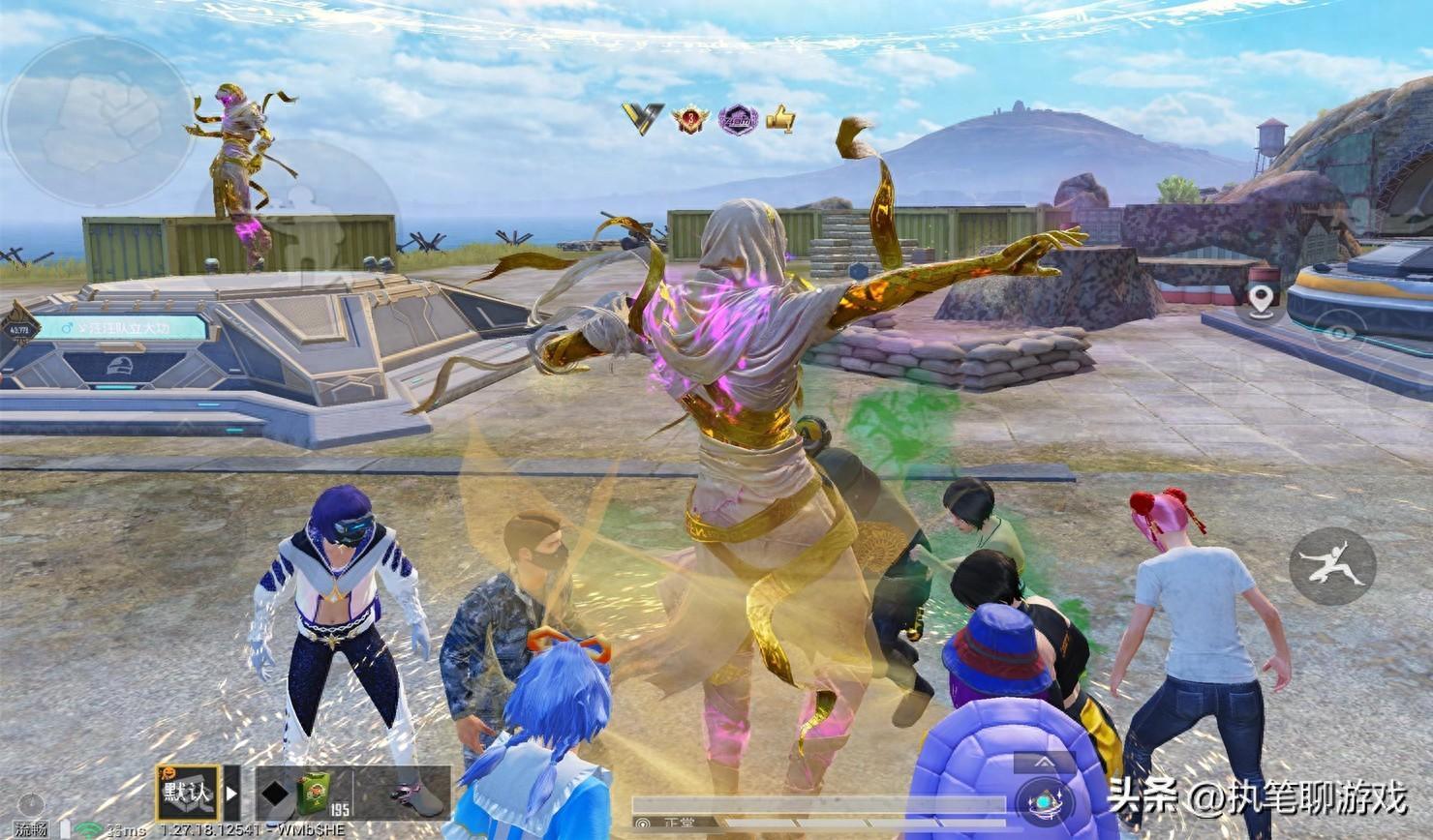Open the map location marker button
The image size is (1433, 840).
click(1260, 303)
